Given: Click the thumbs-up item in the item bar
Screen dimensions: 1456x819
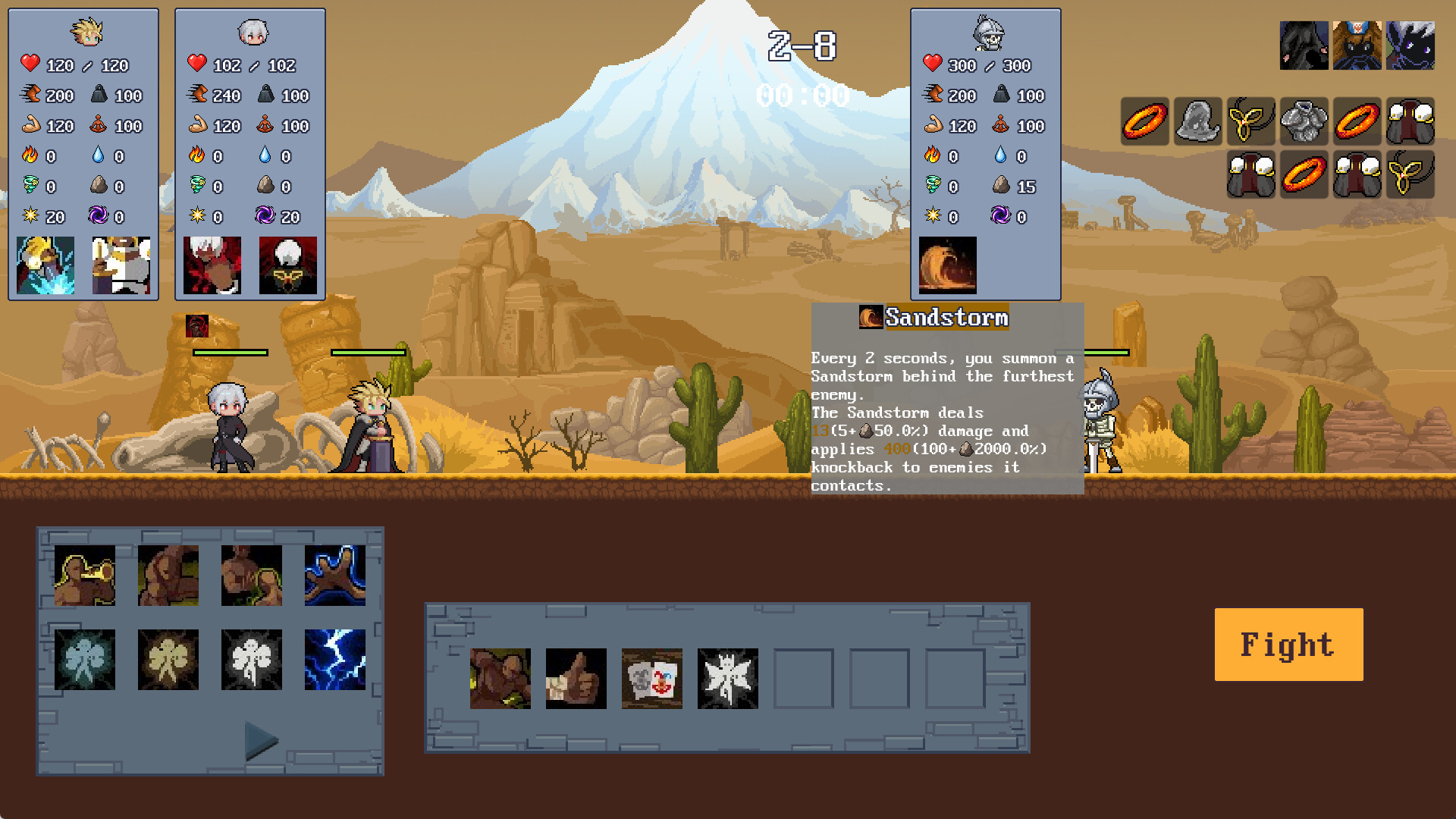Looking at the screenshot, I should (x=576, y=679).
